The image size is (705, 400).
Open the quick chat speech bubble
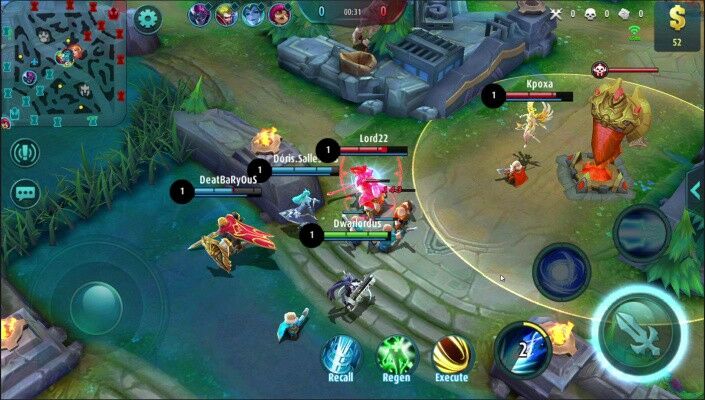click(x=25, y=193)
